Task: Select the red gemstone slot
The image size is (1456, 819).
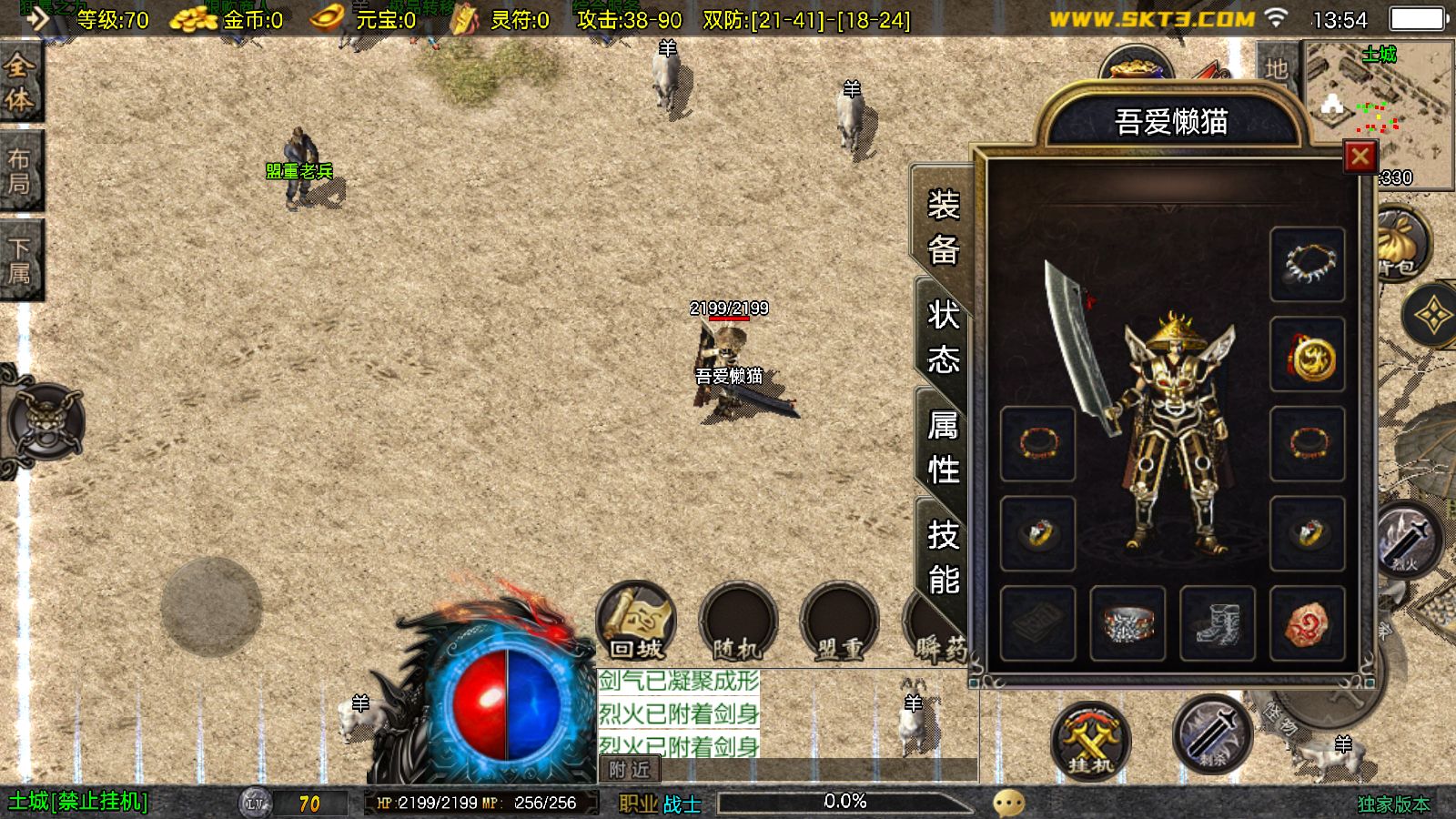Action: click(x=1307, y=623)
